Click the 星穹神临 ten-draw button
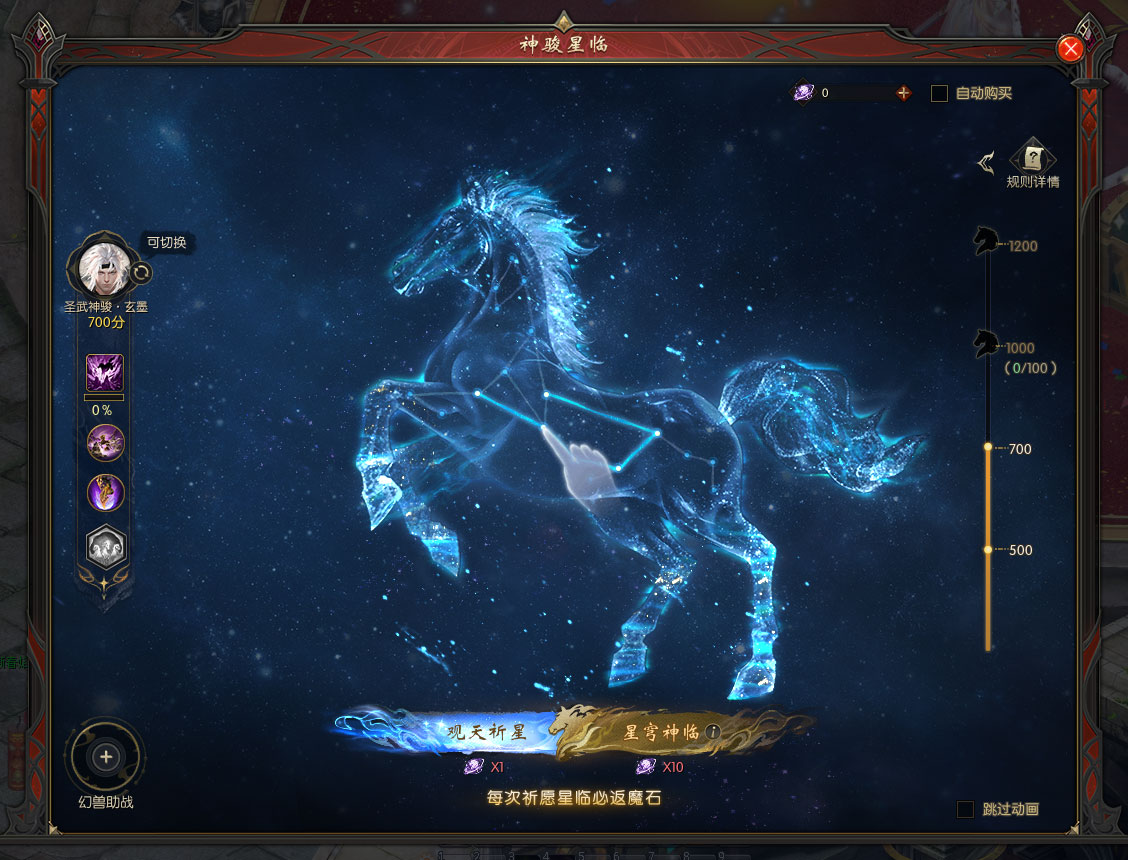Viewport: 1128px width, 860px height. point(660,732)
